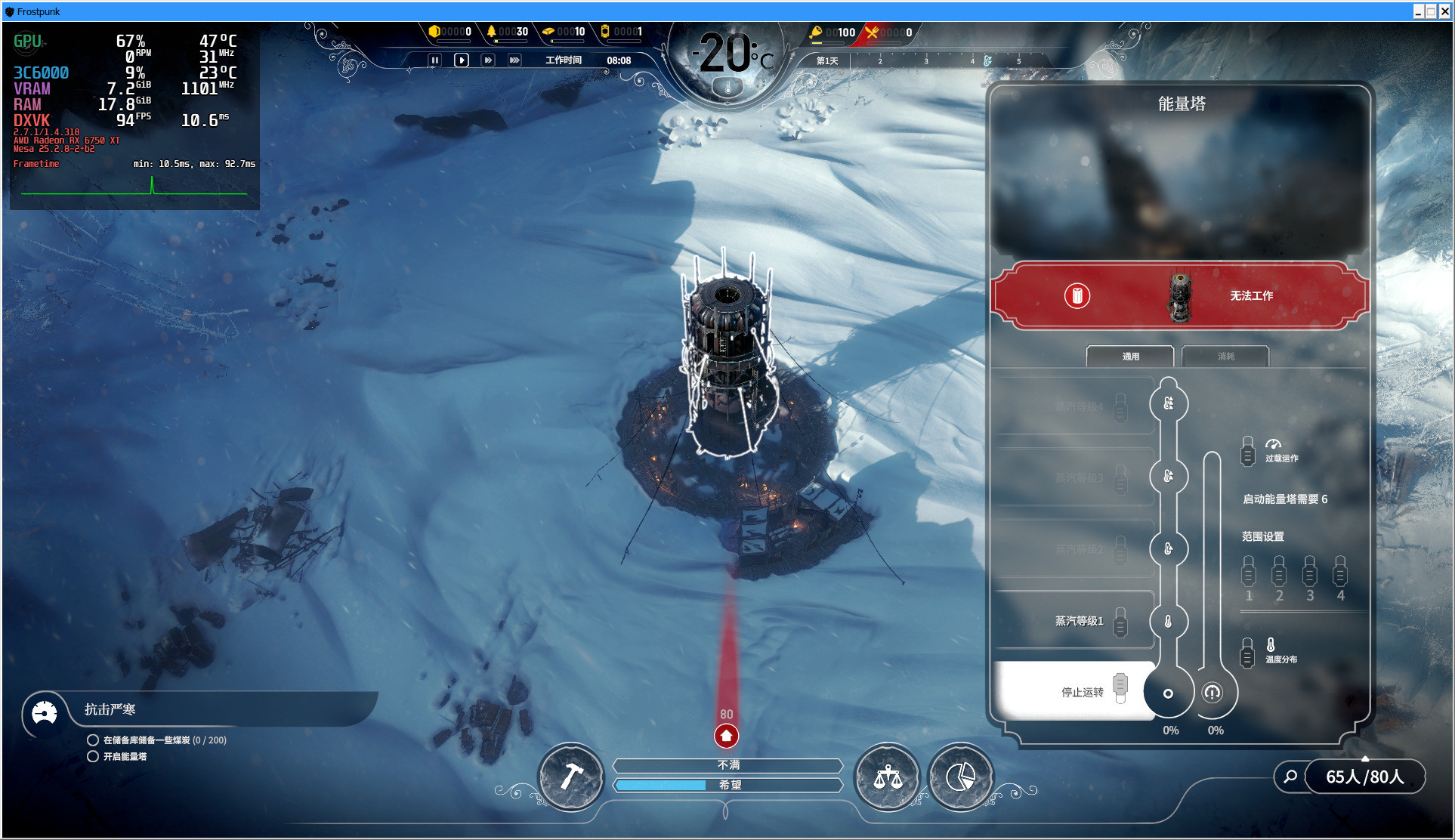Close the Frostpunk window
Viewport: 1455px width, 840px height.
[1444, 11]
